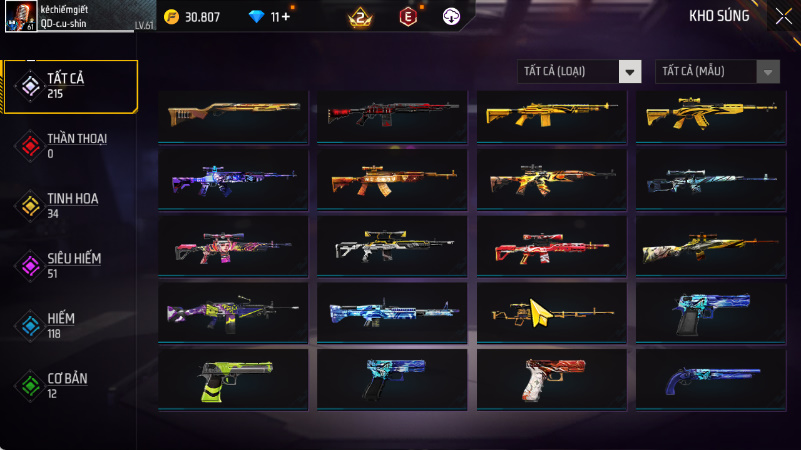Open the Tinh Hoa rarity tab
The width and height of the screenshot is (801, 450).
point(70,205)
